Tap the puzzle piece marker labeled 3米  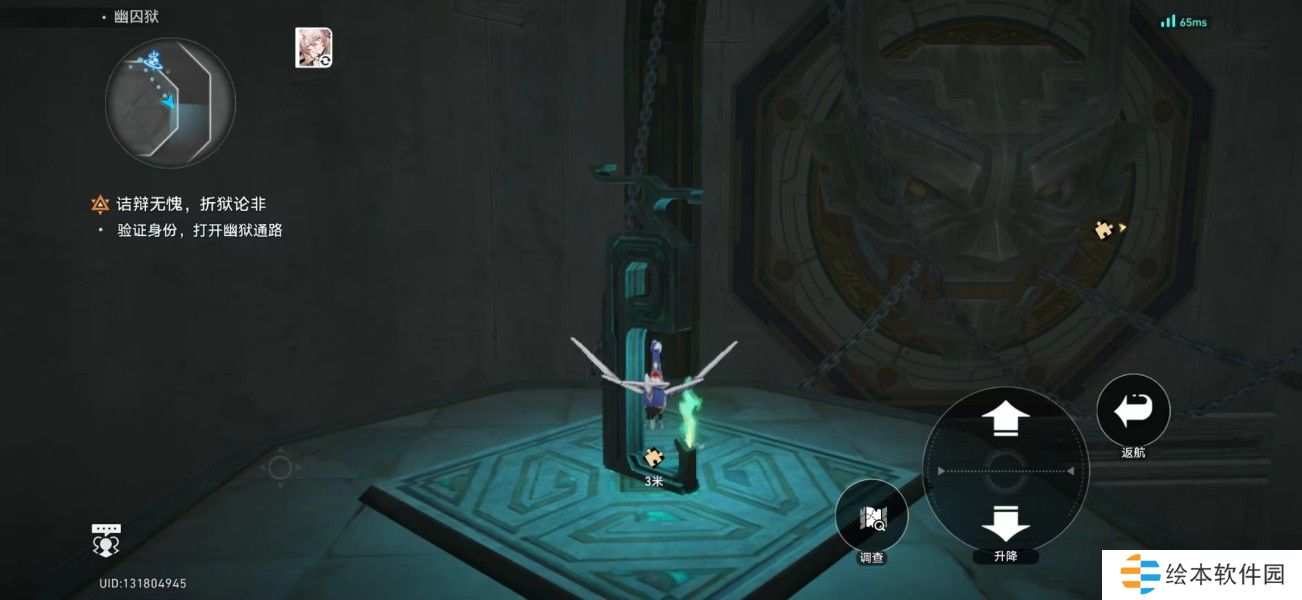[654, 458]
